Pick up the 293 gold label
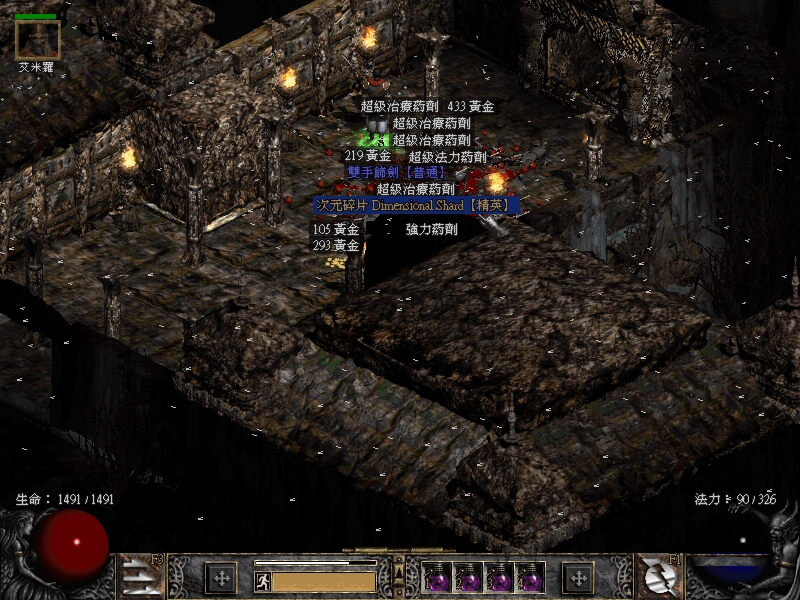The width and height of the screenshot is (800, 600). (x=336, y=246)
